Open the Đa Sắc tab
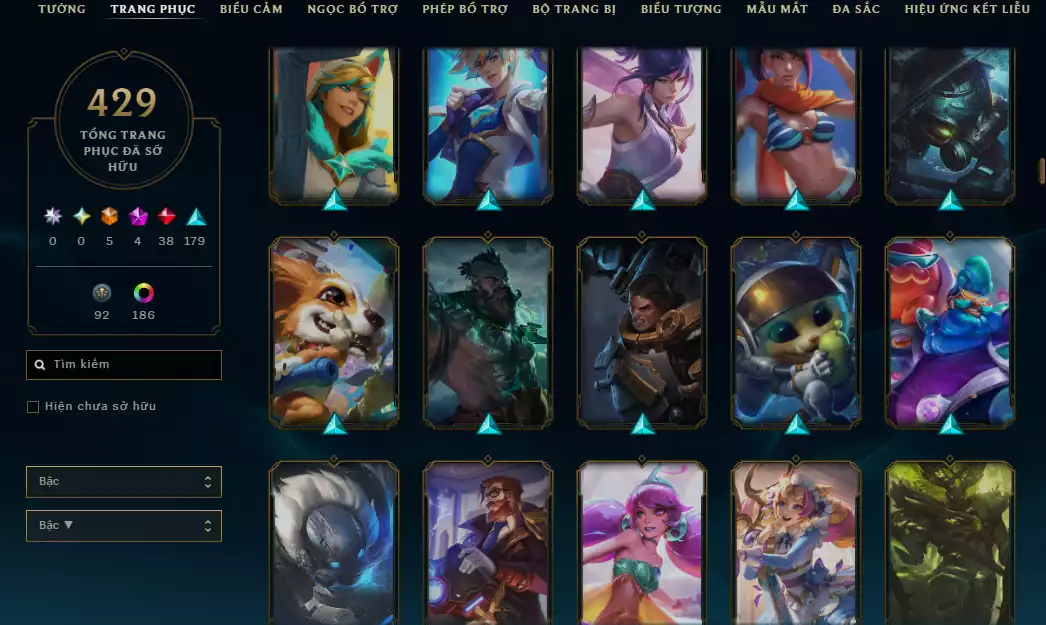This screenshot has width=1046, height=625. (856, 9)
